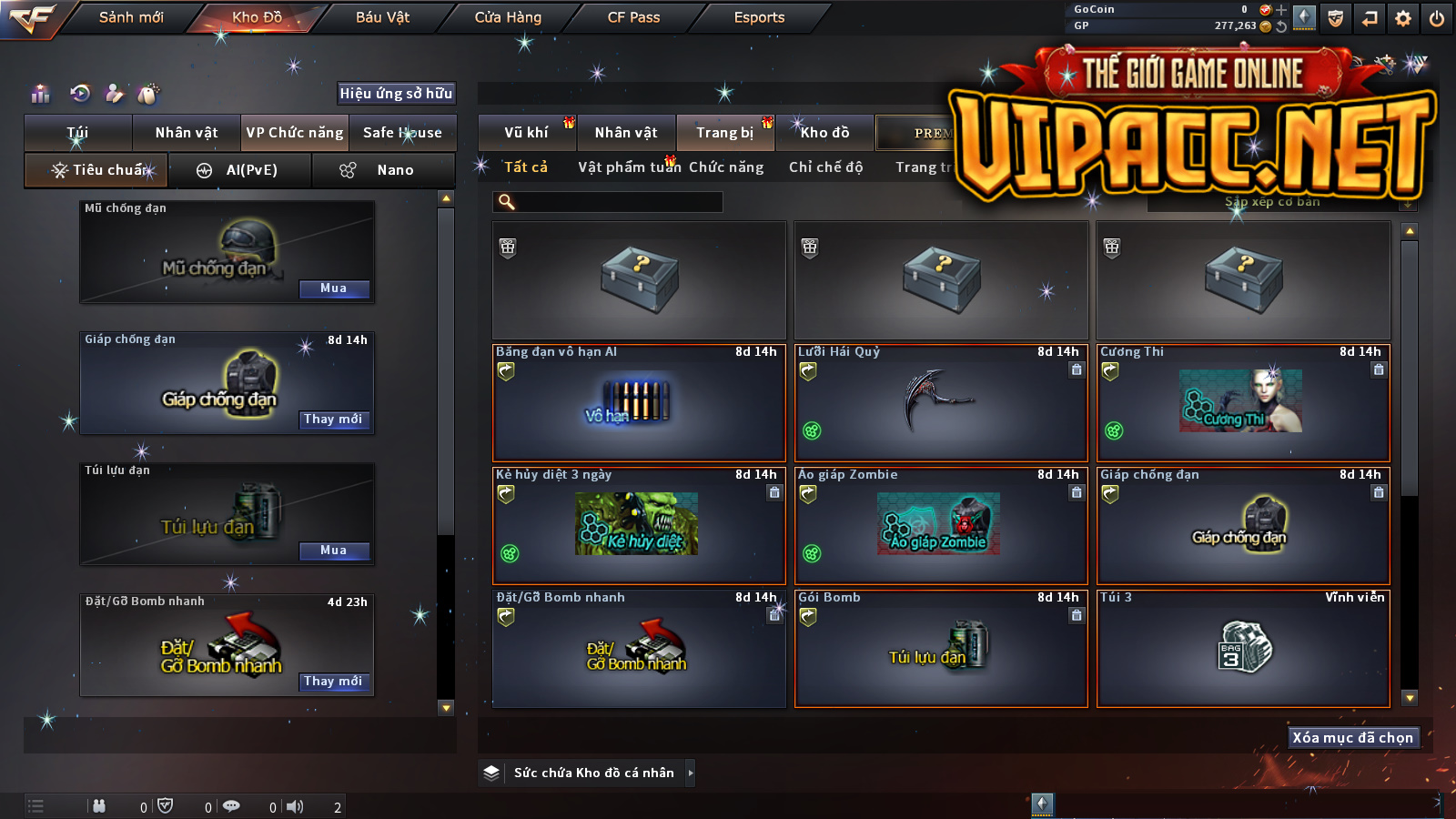Switch to the Nano mode tab
Image resolution: width=1456 pixels, height=819 pixels.
[x=383, y=170]
